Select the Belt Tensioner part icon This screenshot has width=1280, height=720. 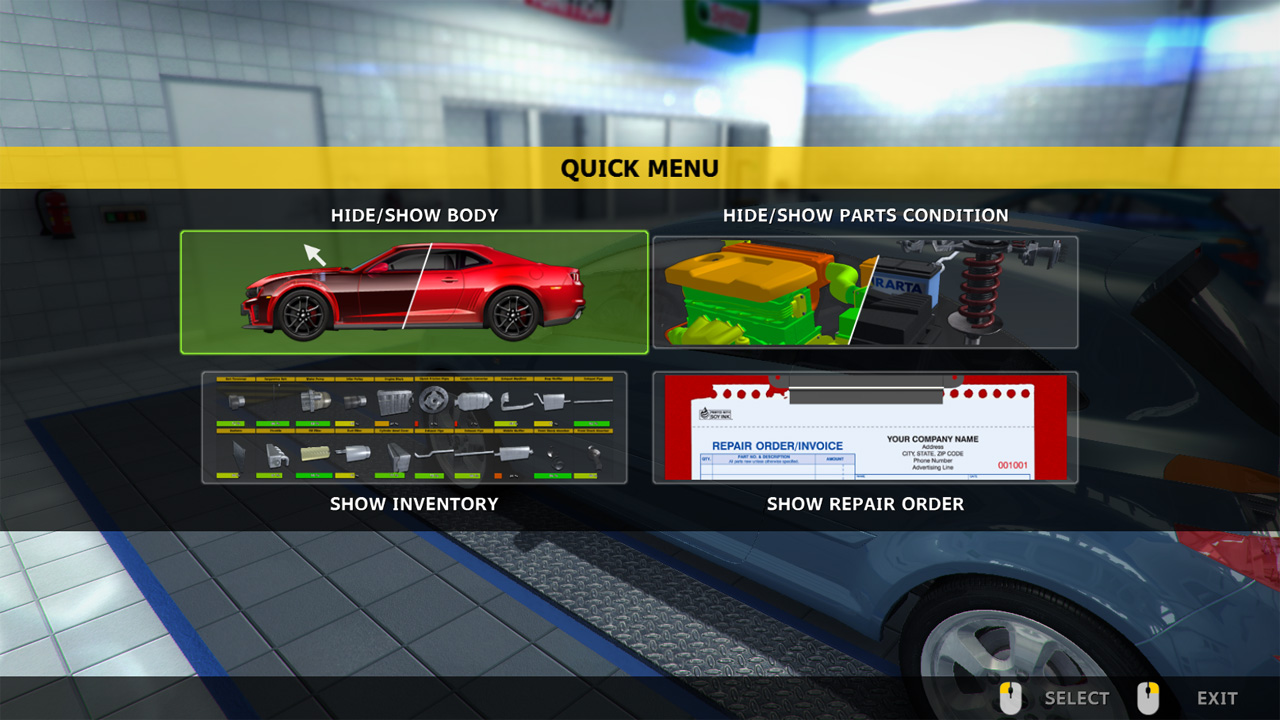tap(235, 400)
